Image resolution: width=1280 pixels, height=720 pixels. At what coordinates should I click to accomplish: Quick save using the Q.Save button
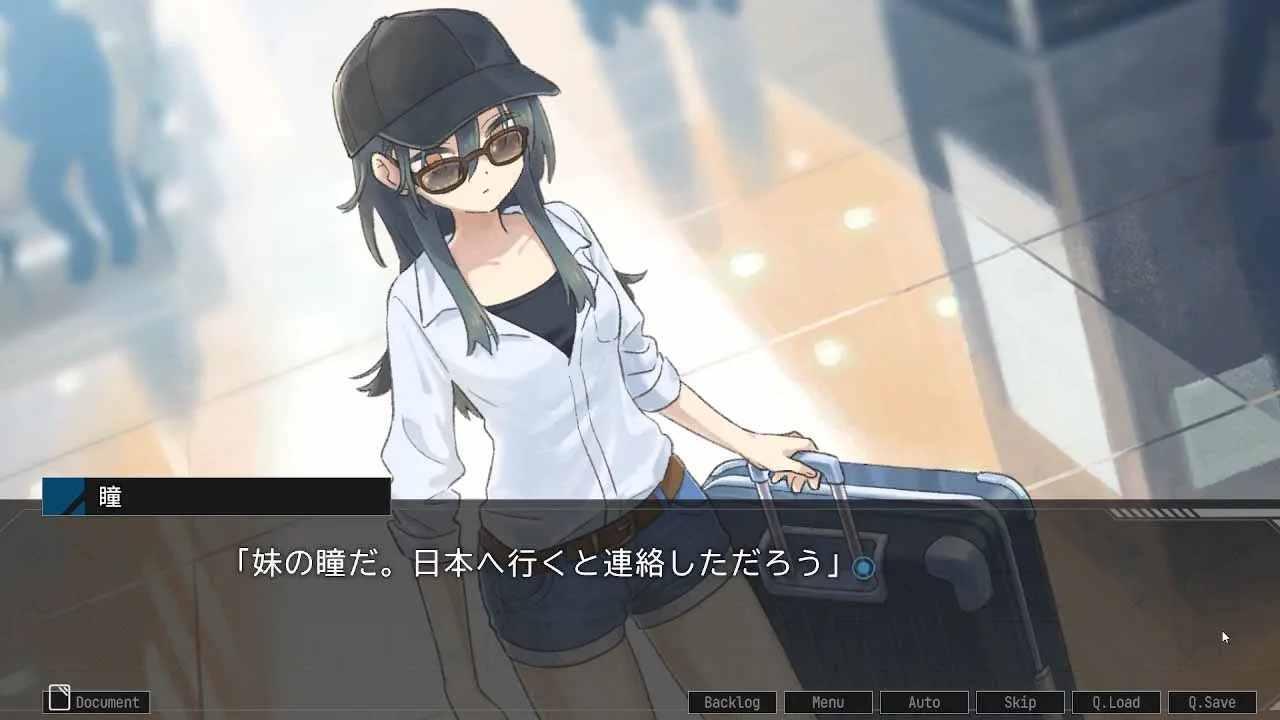point(1212,702)
